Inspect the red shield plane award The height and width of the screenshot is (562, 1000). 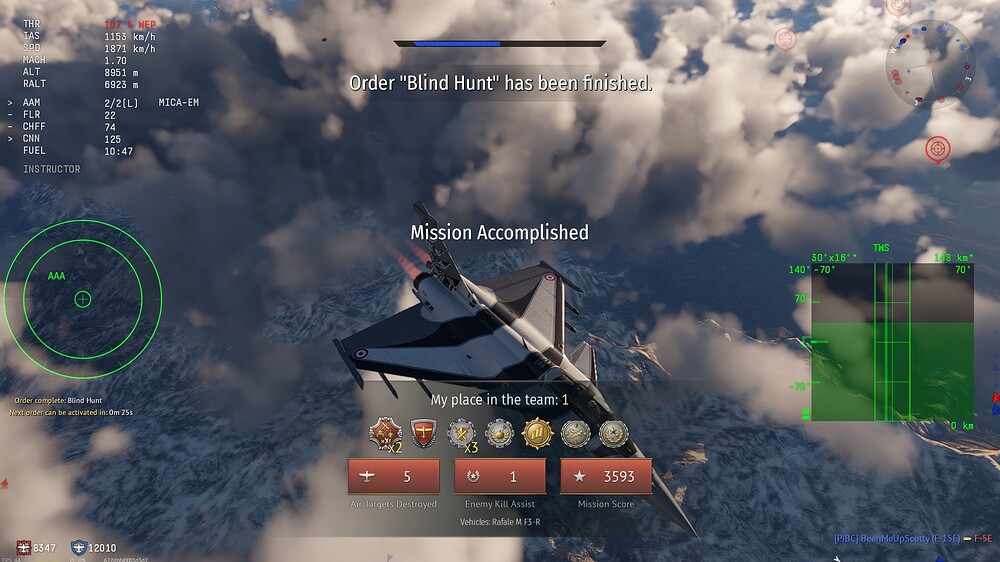pos(424,433)
